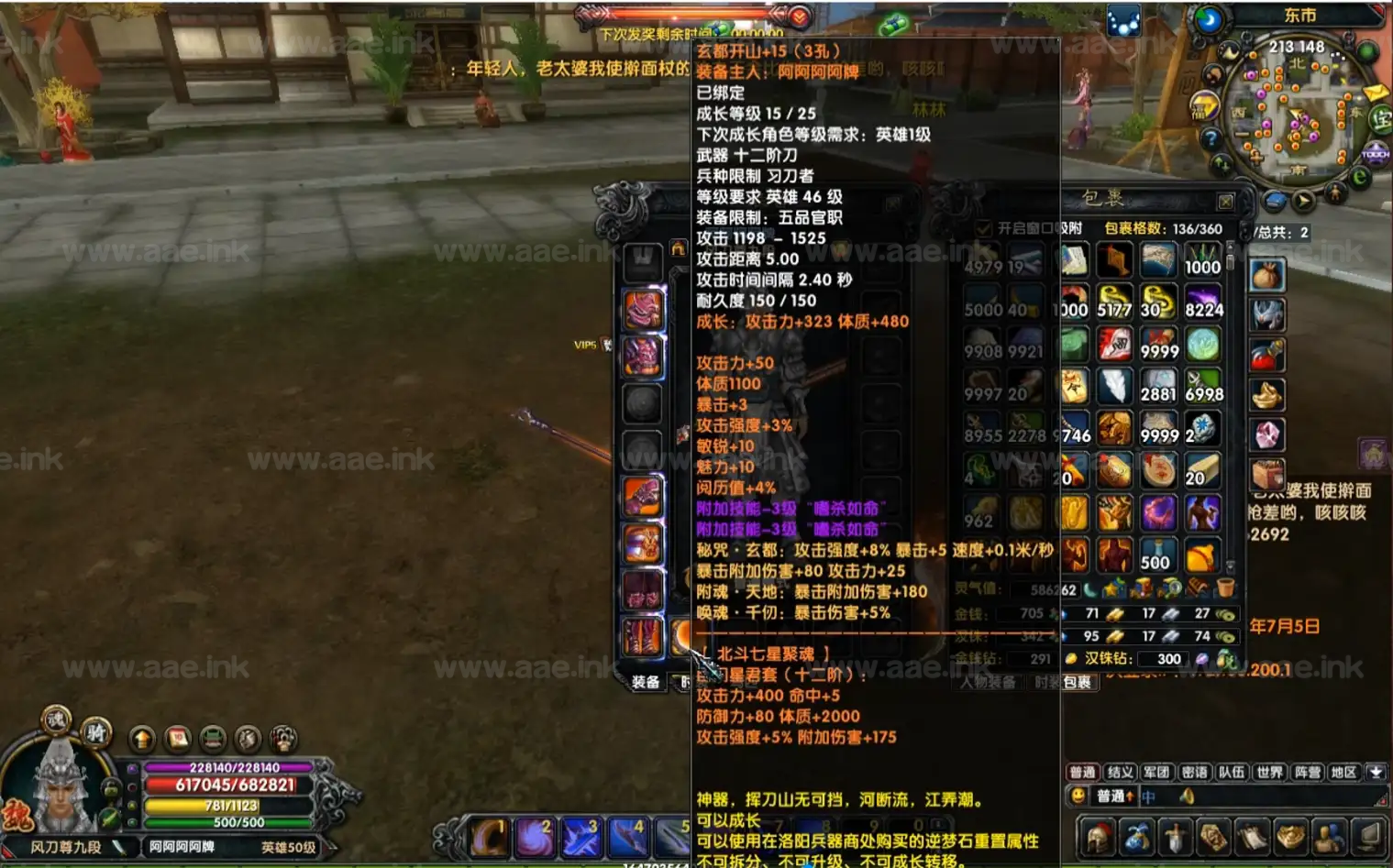Open the green 宝 treasure button
The width and height of the screenshot is (1393, 868).
[x=1380, y=118]
